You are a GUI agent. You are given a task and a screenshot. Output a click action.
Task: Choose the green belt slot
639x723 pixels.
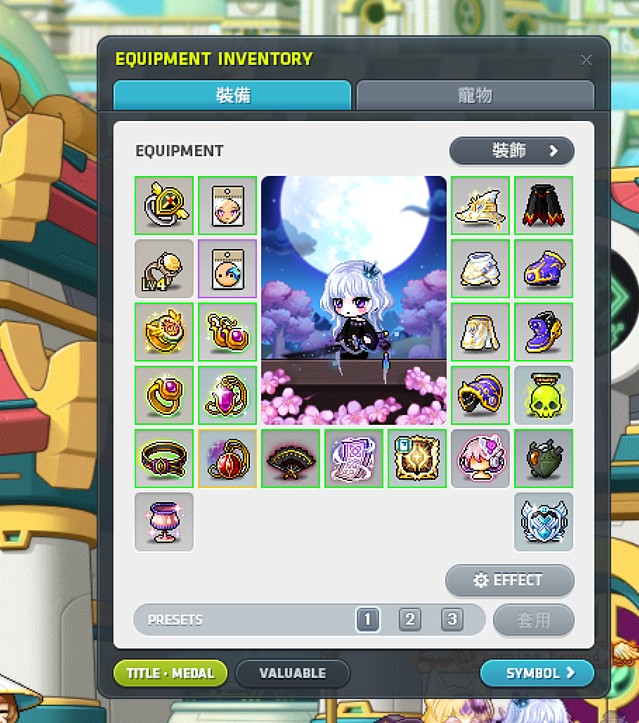tap(164, 459)
